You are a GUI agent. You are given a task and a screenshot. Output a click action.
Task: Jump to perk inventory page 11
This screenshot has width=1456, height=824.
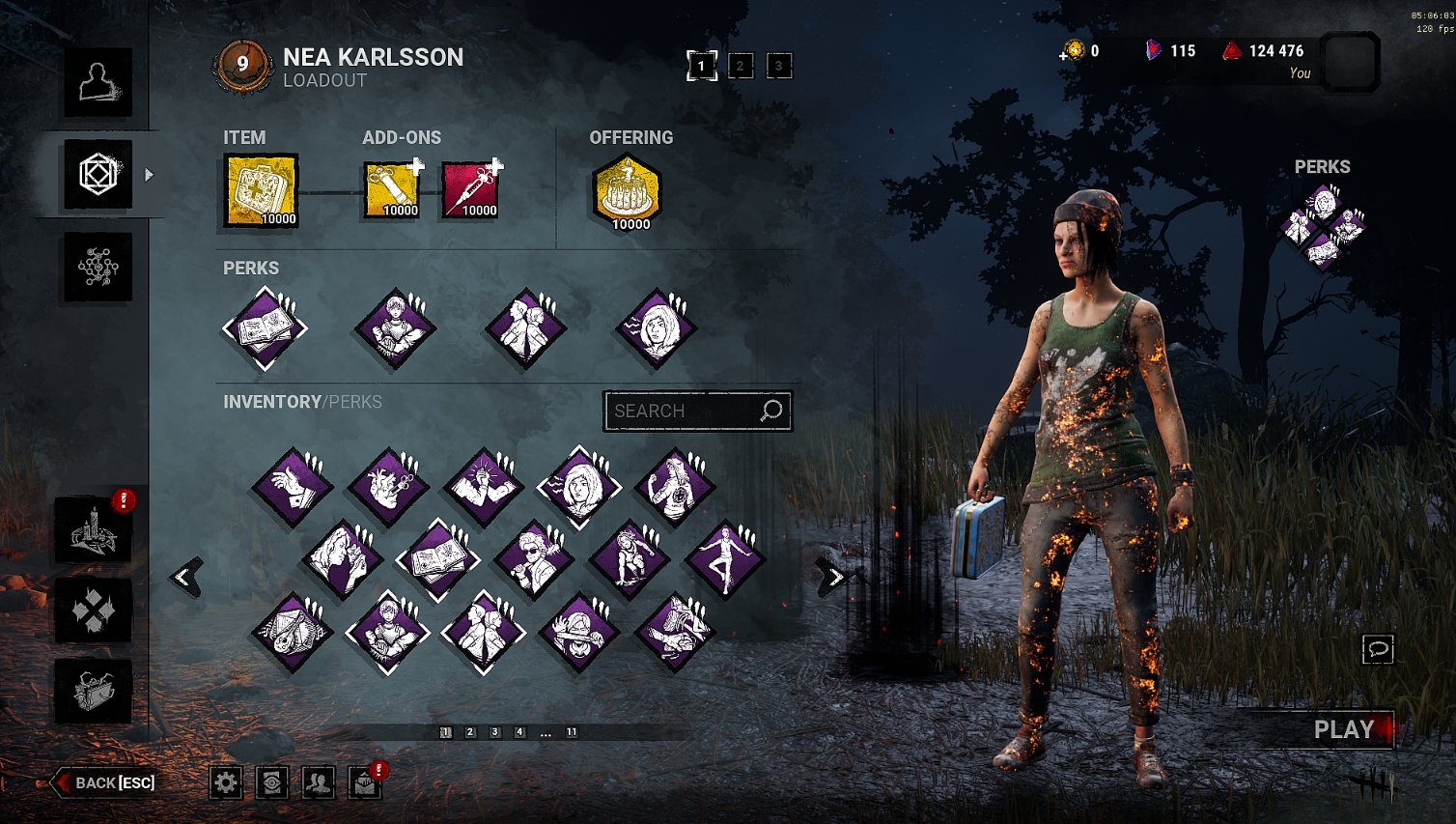[572, 732]
